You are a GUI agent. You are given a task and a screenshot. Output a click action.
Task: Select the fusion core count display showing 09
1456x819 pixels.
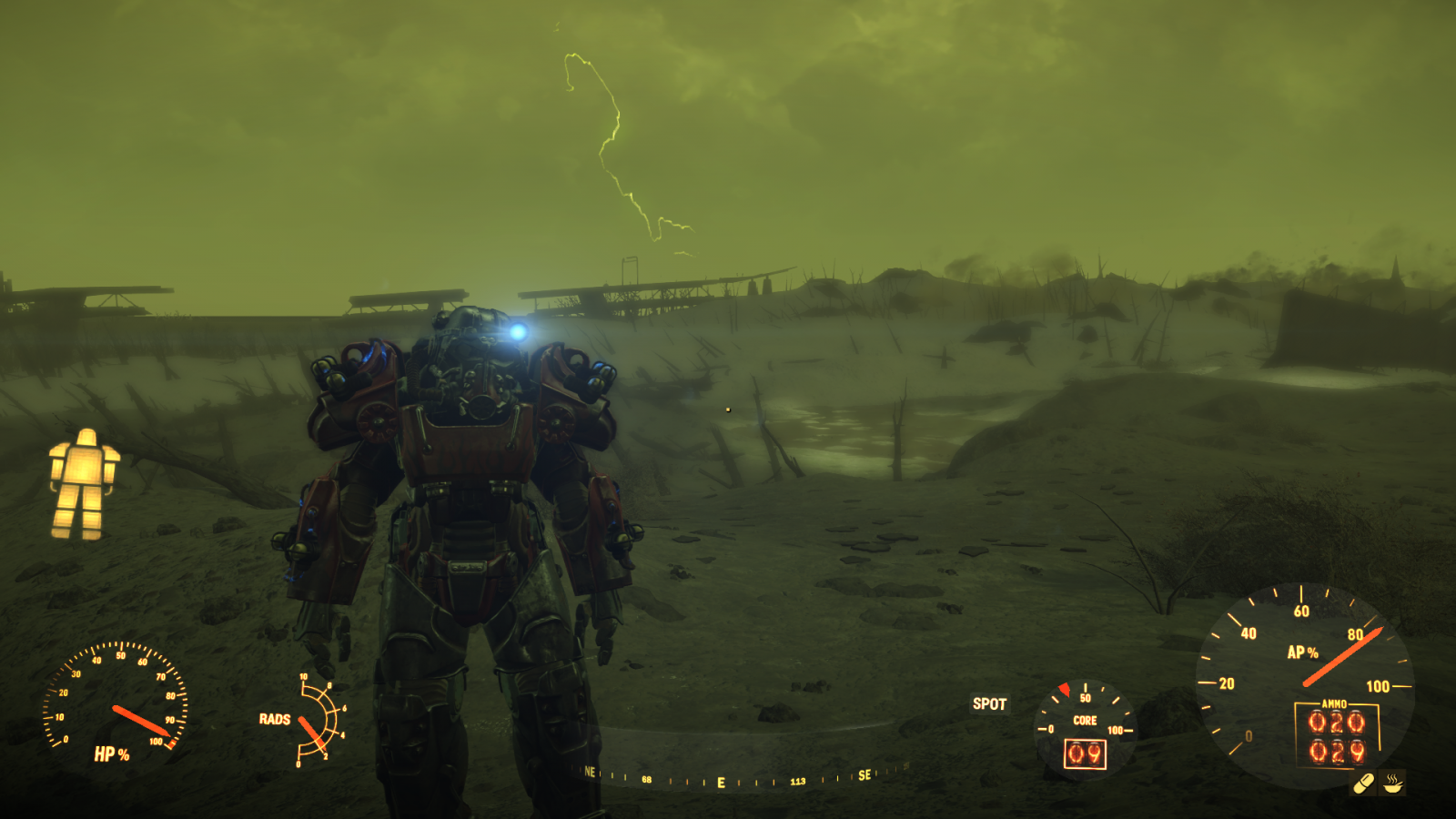pos(1084,753)
